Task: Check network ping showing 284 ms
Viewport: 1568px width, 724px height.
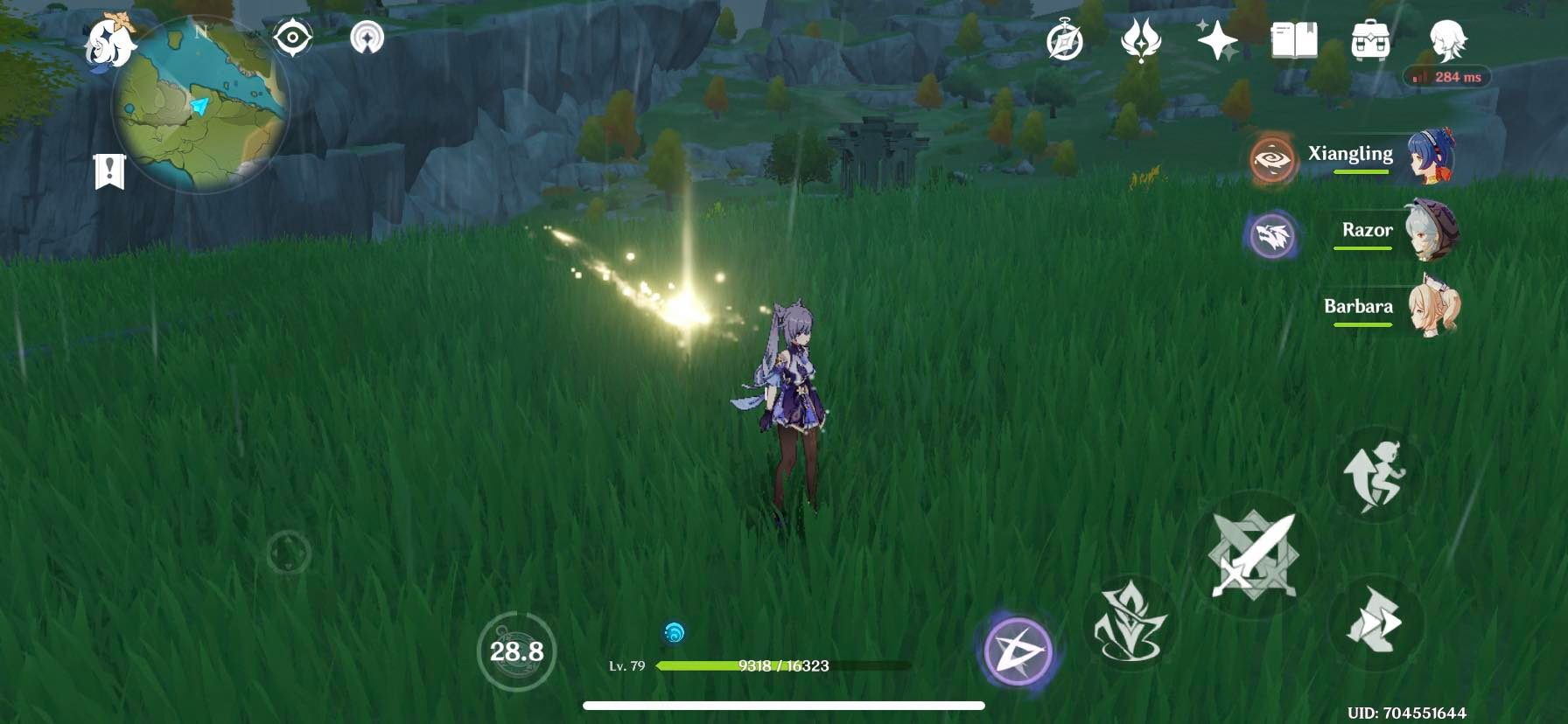Action: point(1444,77)
